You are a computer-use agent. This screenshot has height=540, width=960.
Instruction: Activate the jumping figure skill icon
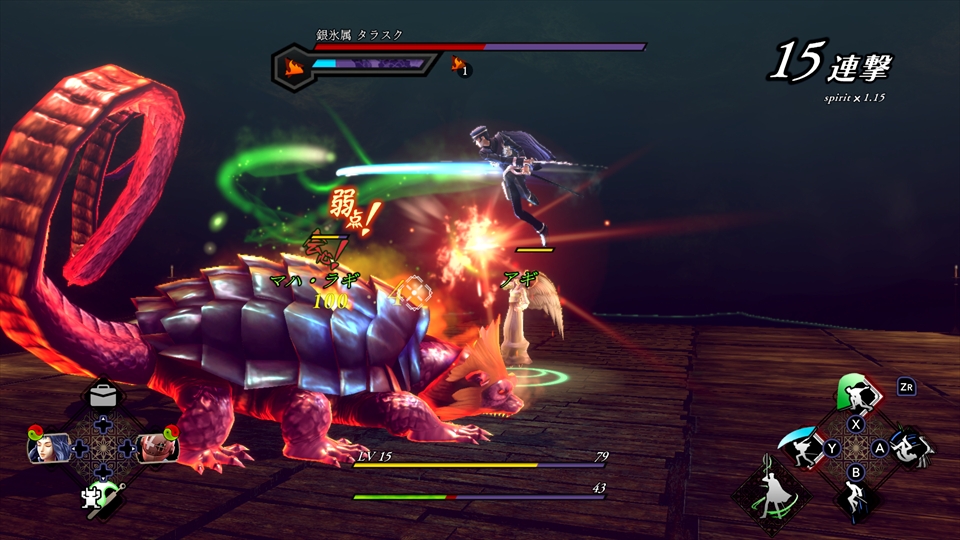point(856,498)
